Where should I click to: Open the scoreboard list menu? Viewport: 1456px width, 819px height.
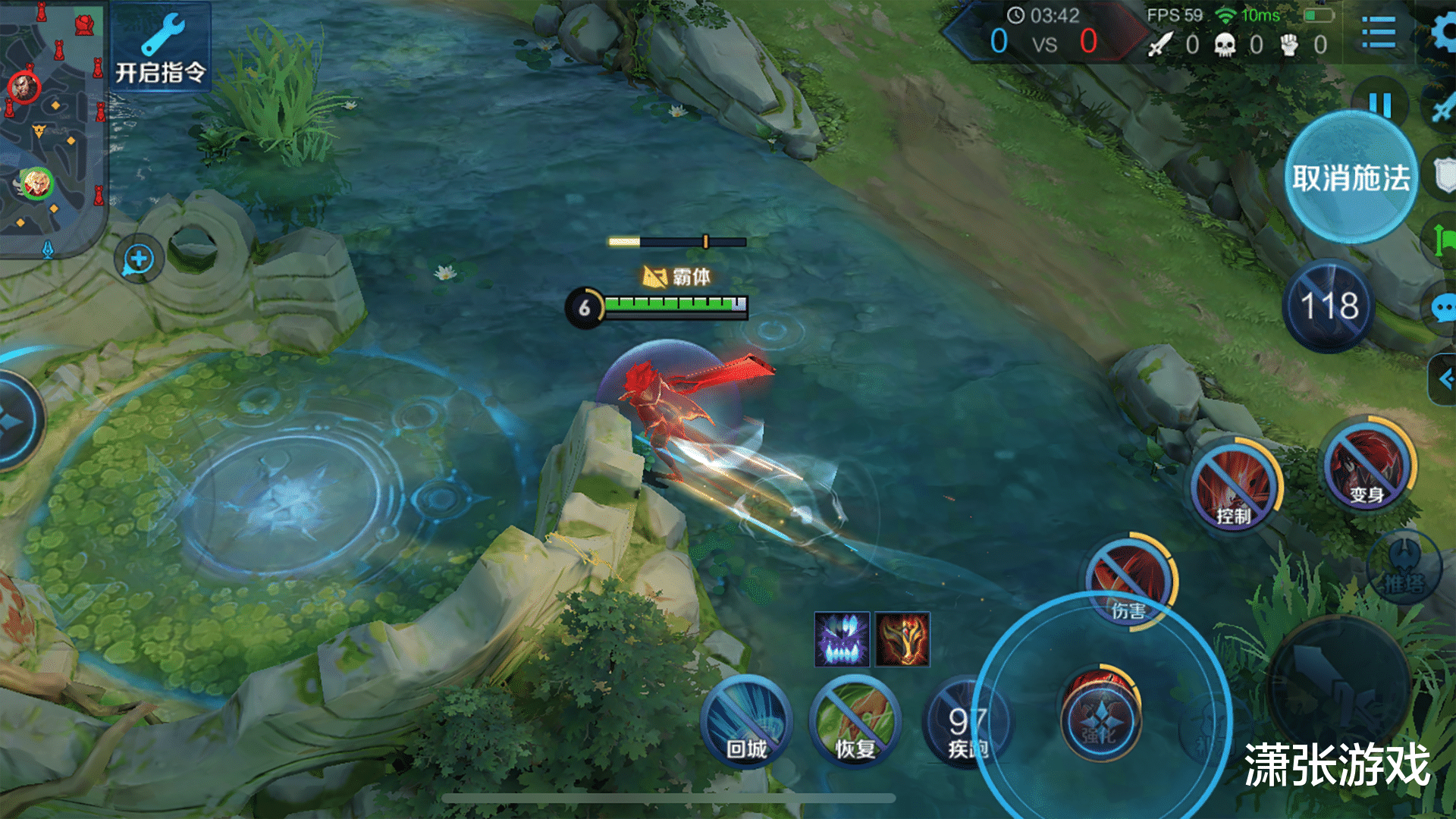tap(1378, 33)
